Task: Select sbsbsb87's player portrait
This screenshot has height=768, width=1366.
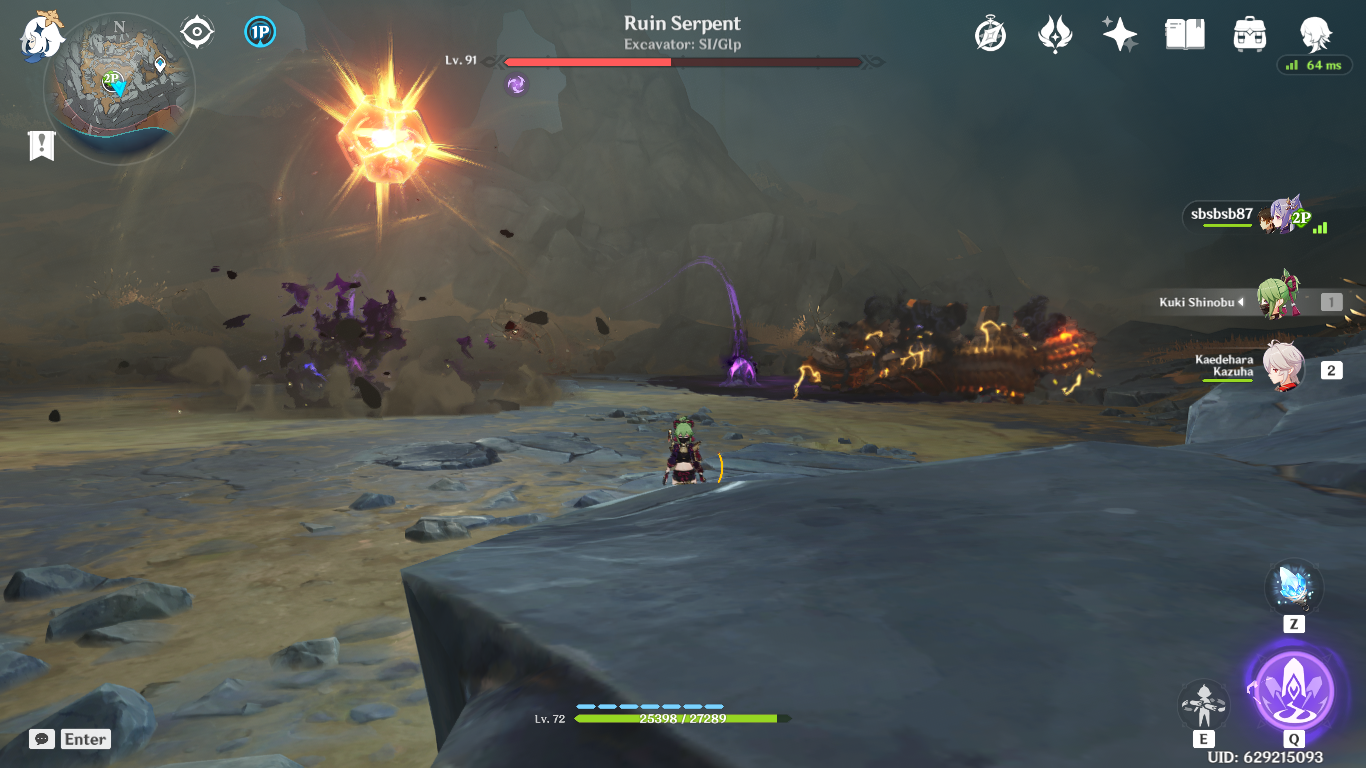Action: (1284, 218)
